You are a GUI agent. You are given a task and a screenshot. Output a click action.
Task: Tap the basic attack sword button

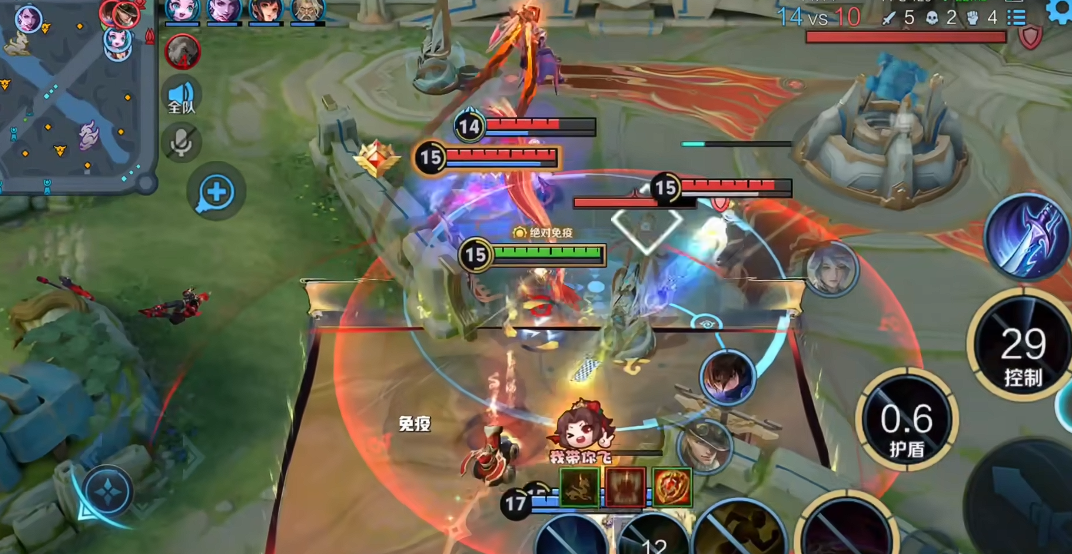[x=1025, y=500]
